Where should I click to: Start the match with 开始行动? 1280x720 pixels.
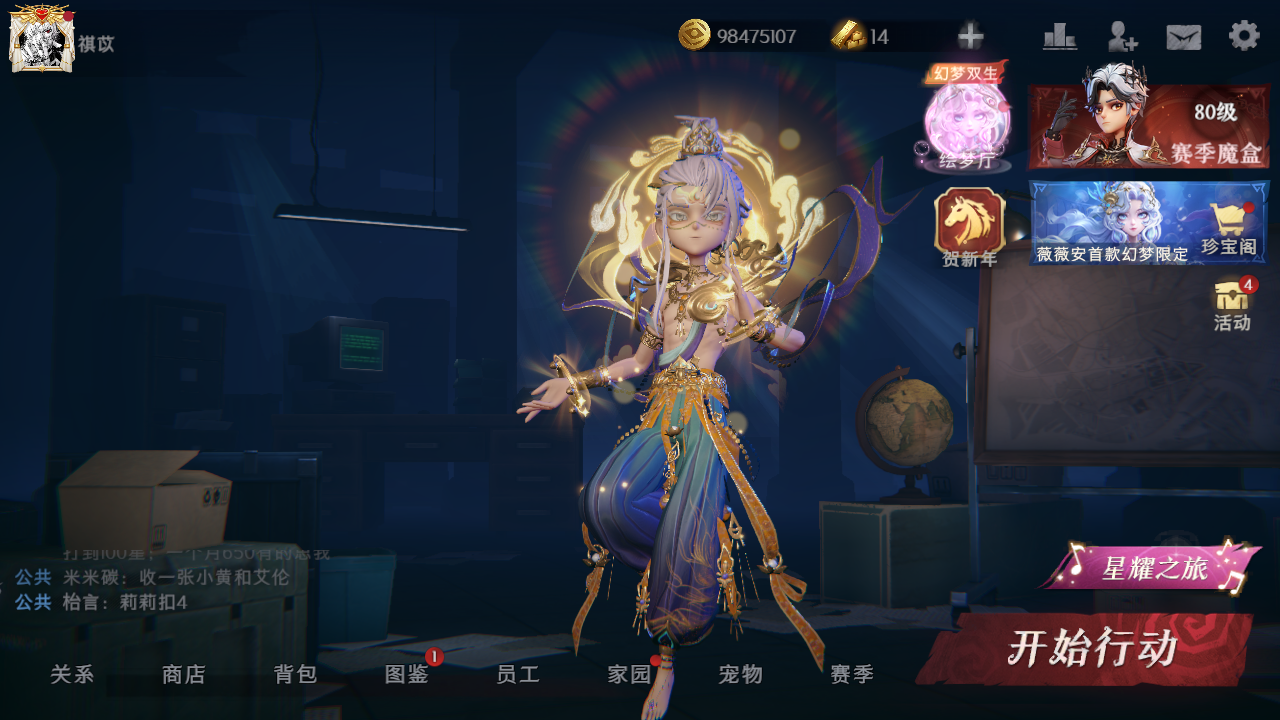point(1090,649)
